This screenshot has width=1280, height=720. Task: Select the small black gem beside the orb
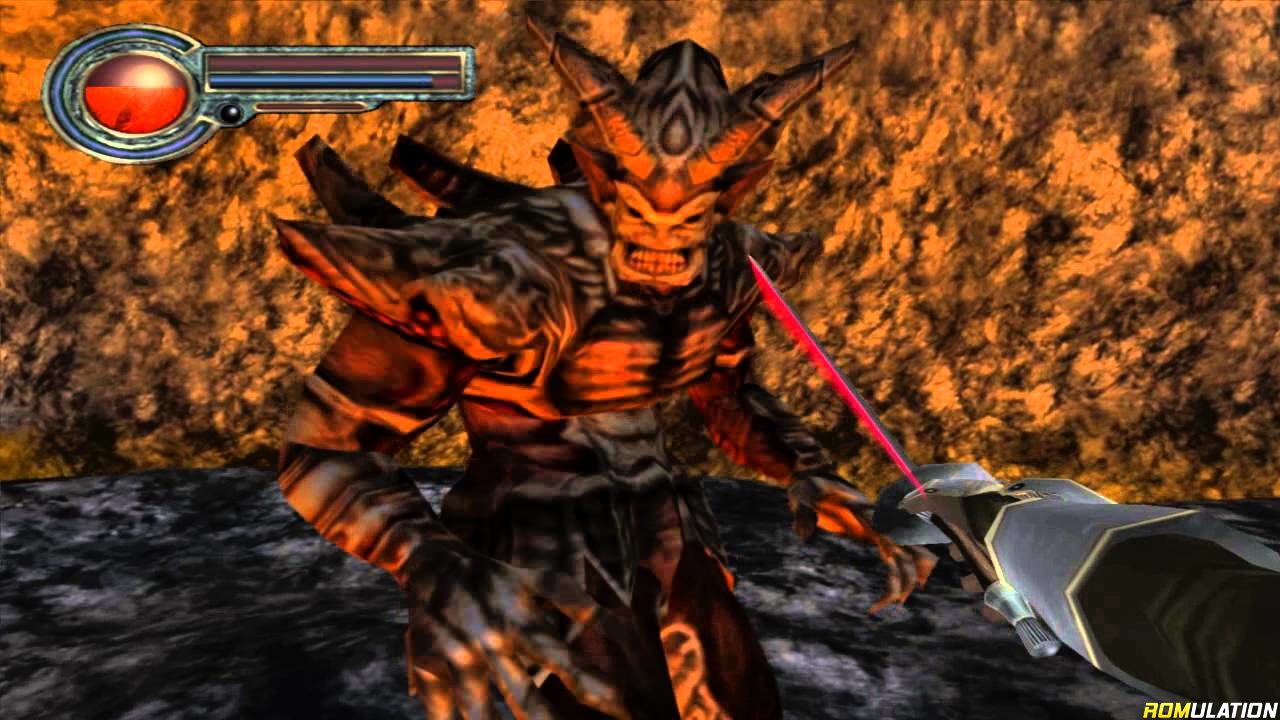pyautogui.click(x=231, y=113)
